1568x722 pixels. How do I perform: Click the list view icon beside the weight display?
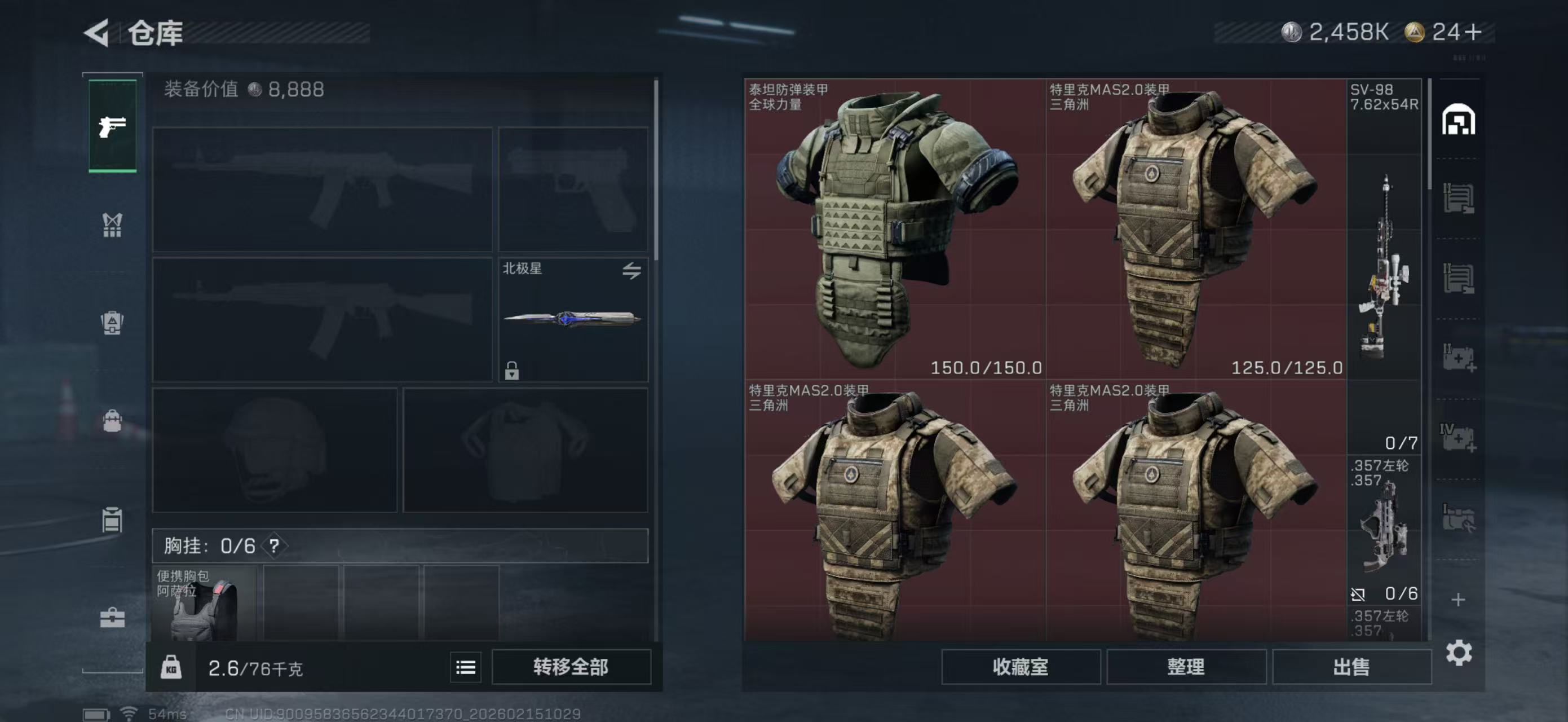point(465,667)
